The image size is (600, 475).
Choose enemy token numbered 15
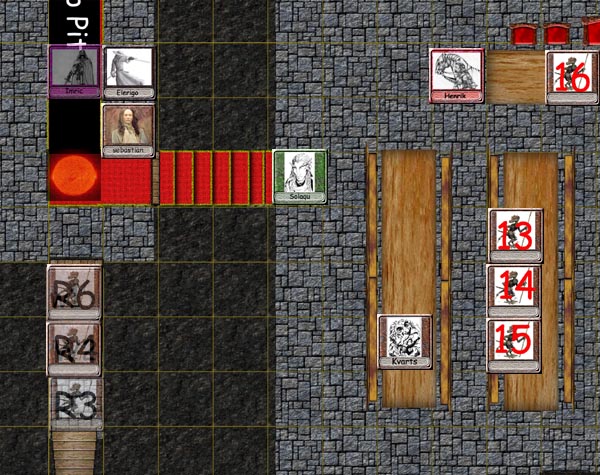pyautogui.click(x=514, y=345)
